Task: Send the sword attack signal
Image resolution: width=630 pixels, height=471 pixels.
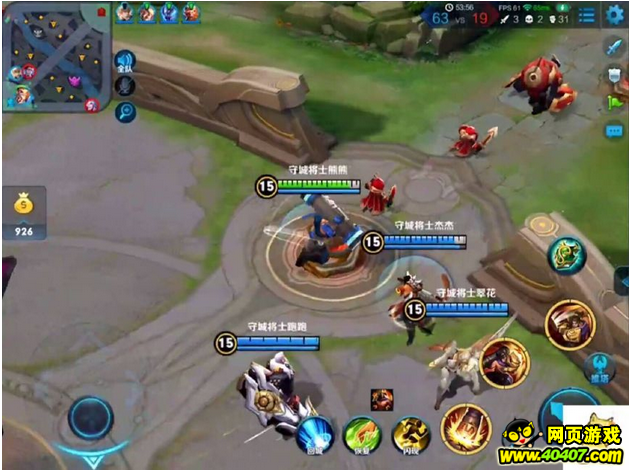Action: coord(614,47)
